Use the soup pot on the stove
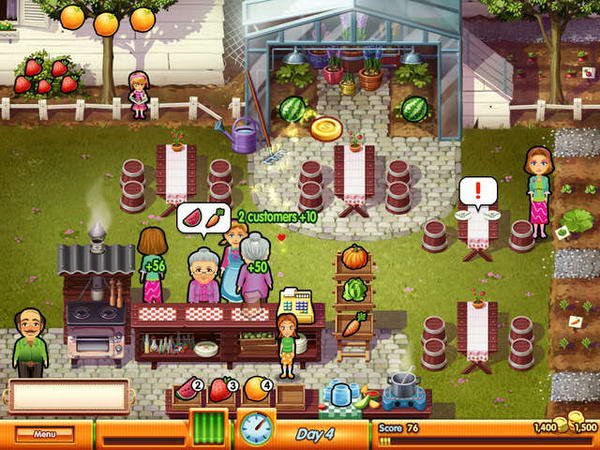Screen dimensions: 600x450 click(404, 384)
